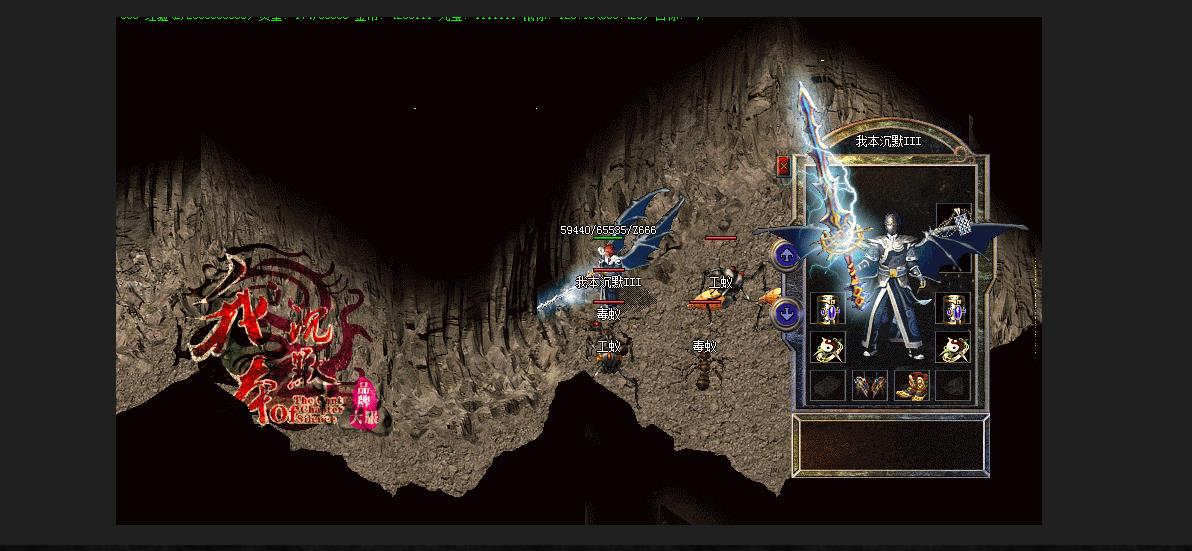The width and height of the screenshot is (1192, 551).
Task: Select the golden boots equipment slot
Action: point(911,385)
